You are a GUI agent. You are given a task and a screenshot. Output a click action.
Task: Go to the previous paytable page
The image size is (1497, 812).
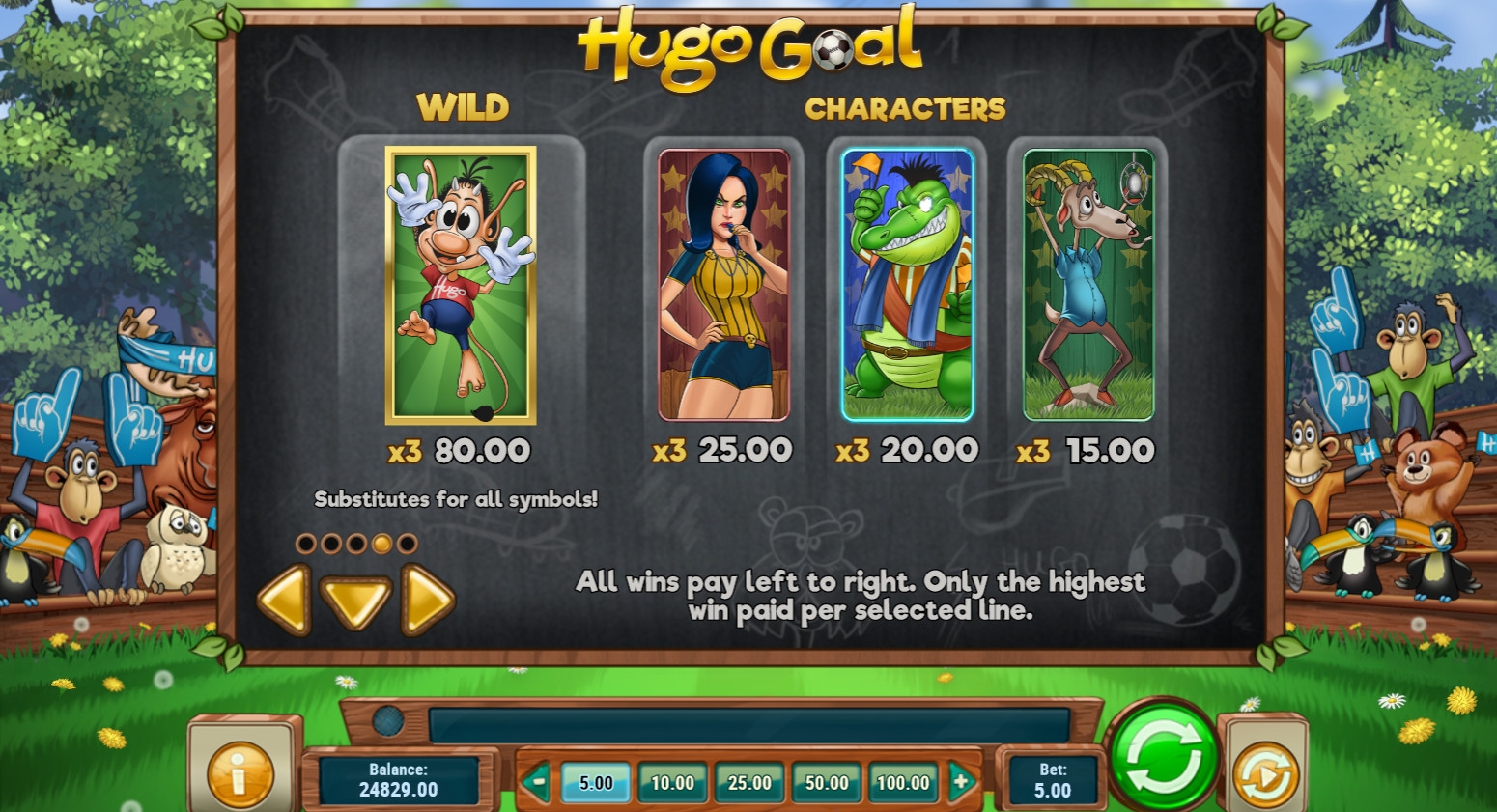[x=284, y=601]
